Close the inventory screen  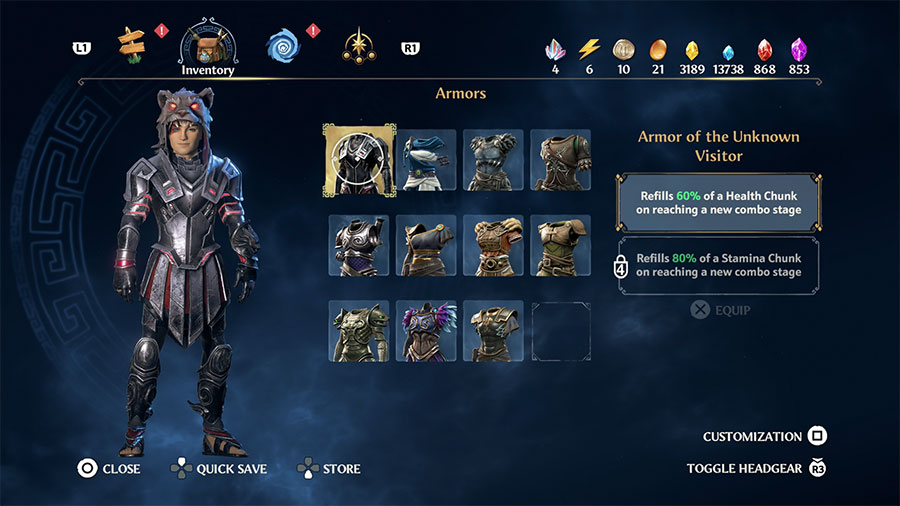click(111, 468)
